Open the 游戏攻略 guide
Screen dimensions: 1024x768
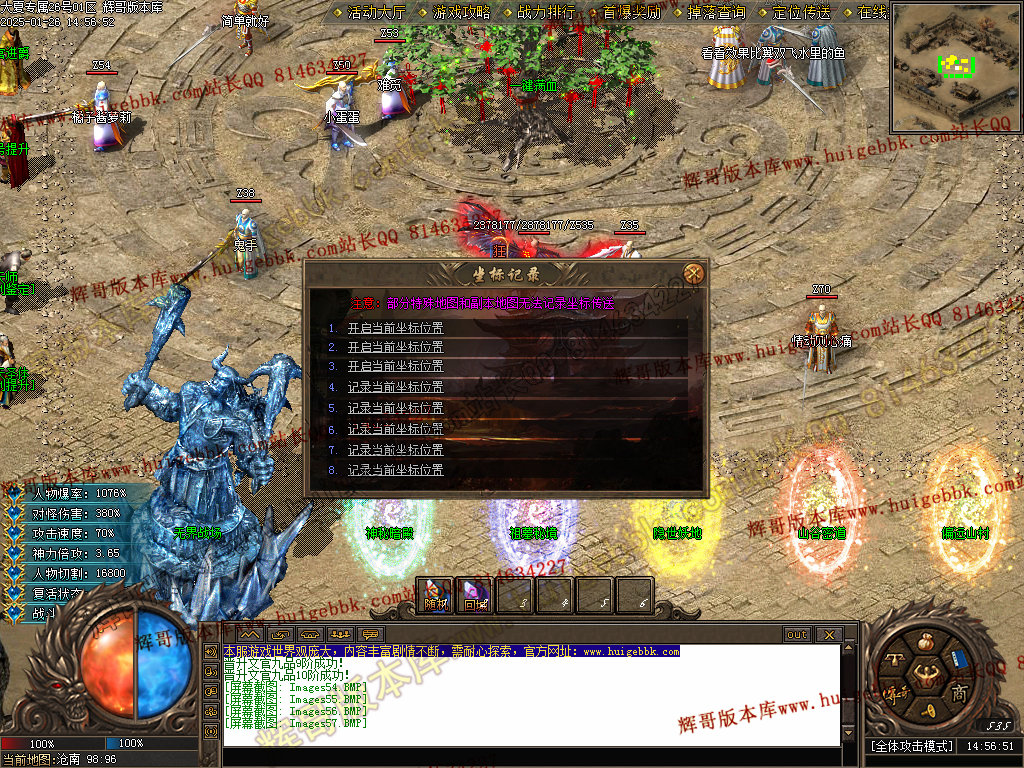coord(461,13)
